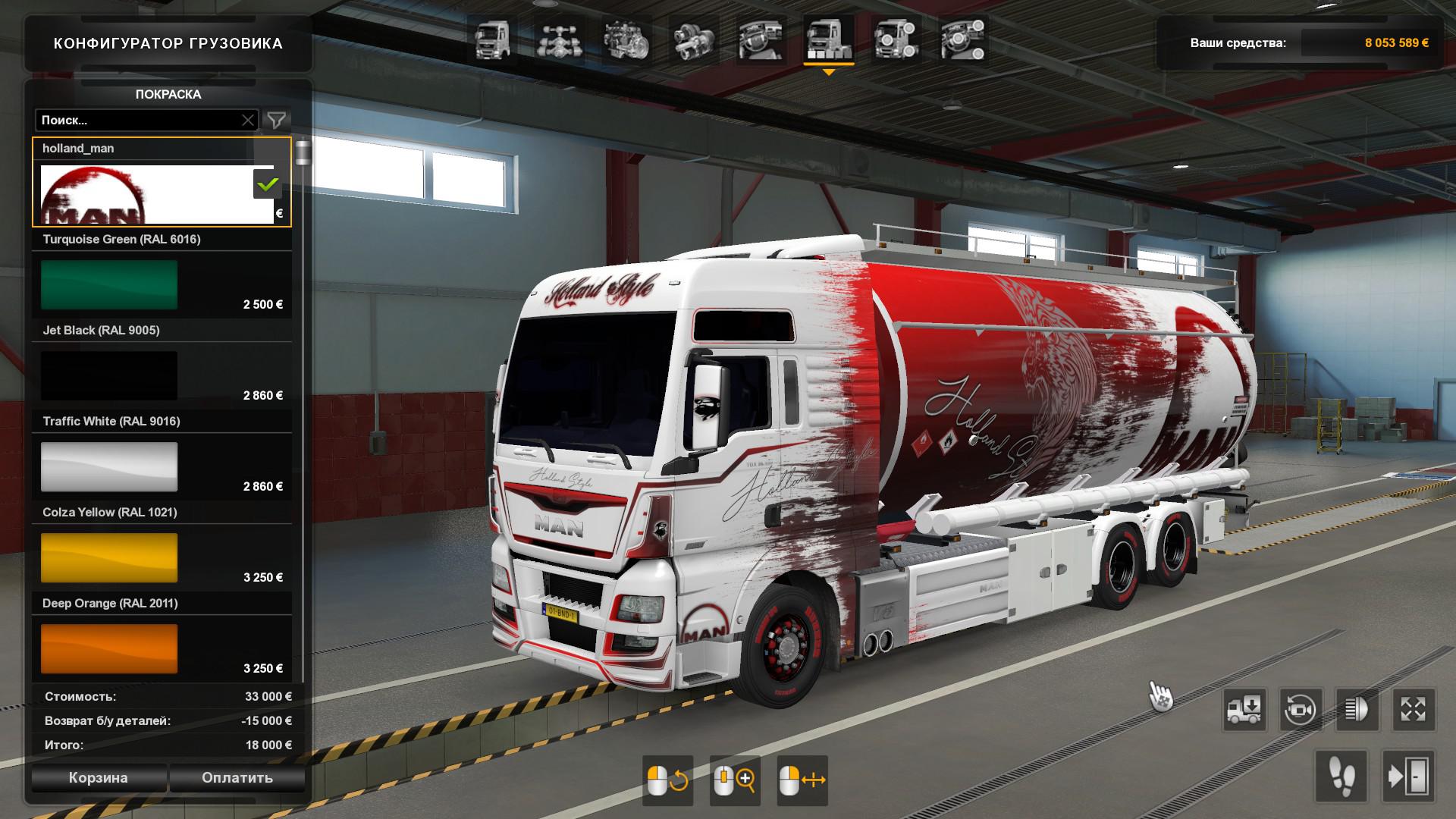
Task: Open the exterior accessories tab
Action: (896, 40)
